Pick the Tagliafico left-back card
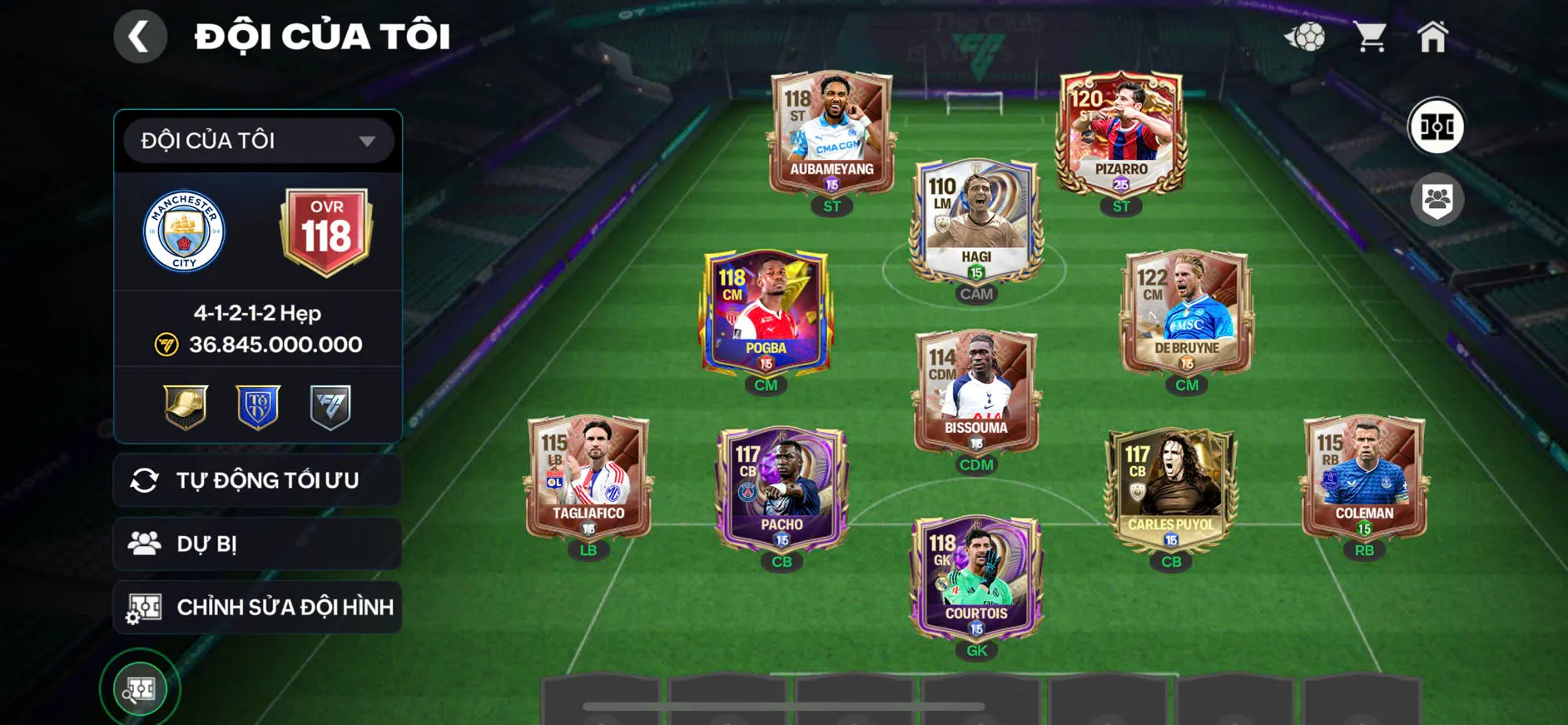Screen dimensions: 1568x725 pos(588,478)
